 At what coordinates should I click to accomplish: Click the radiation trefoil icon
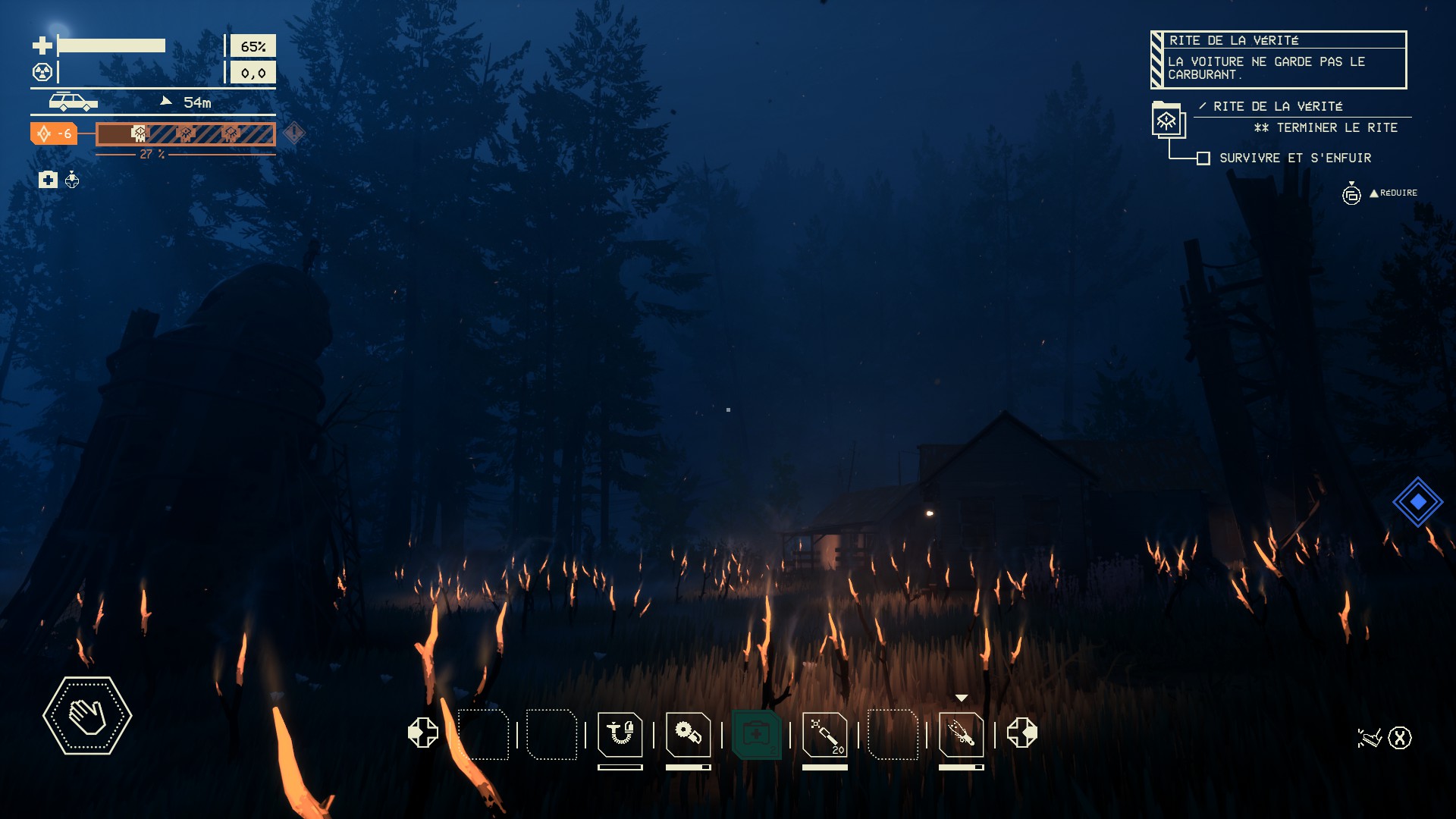coord(42,73)
